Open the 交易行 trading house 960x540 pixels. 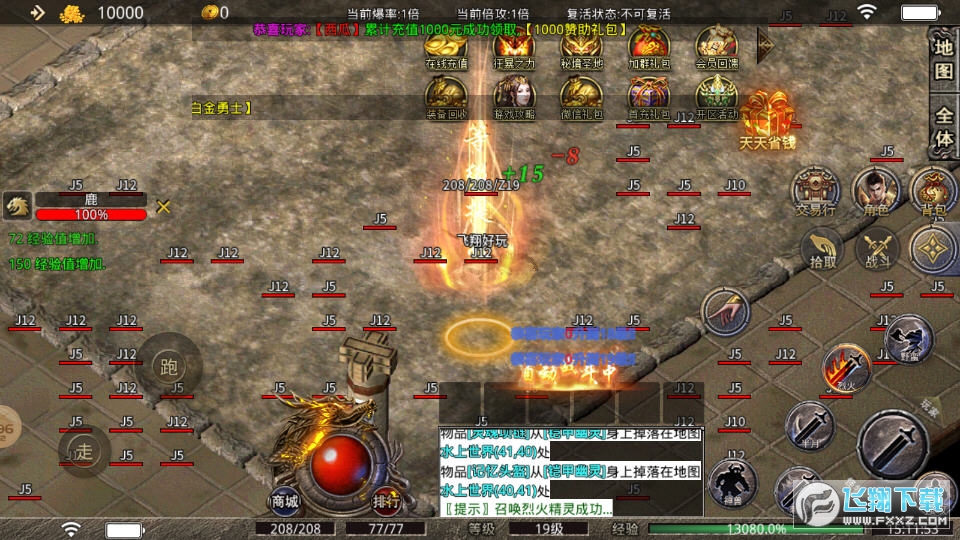click(815, 188)
